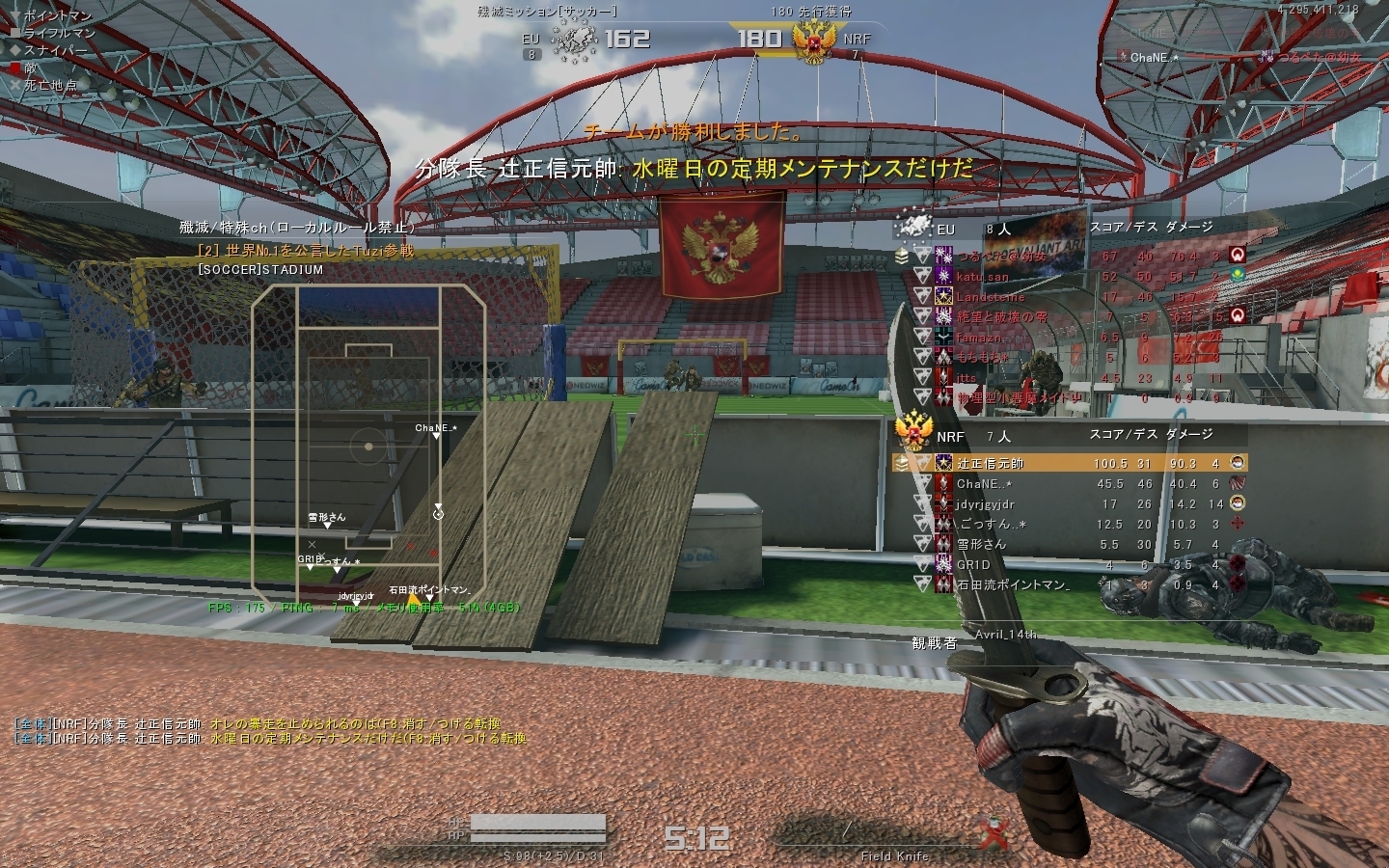
Task: Click the NRF eagle emblem on scoreboard
Action: [912, 431]
